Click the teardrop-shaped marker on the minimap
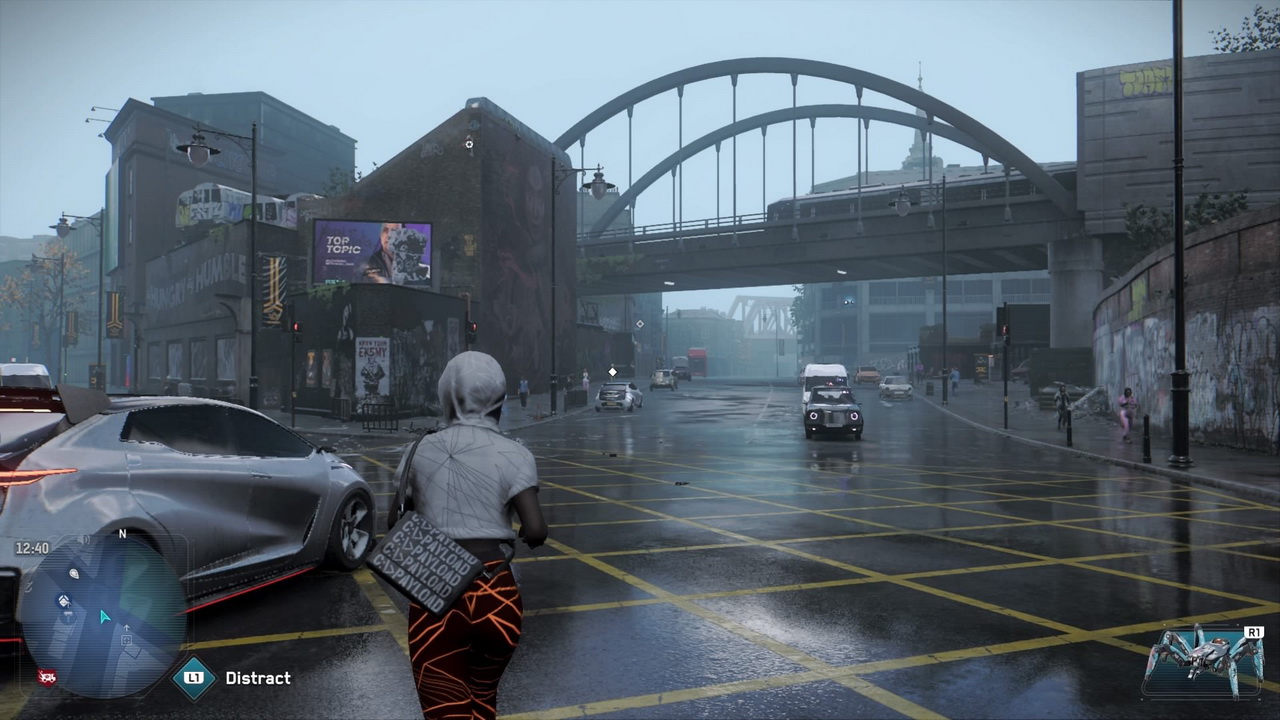 (x=74, y=573)
